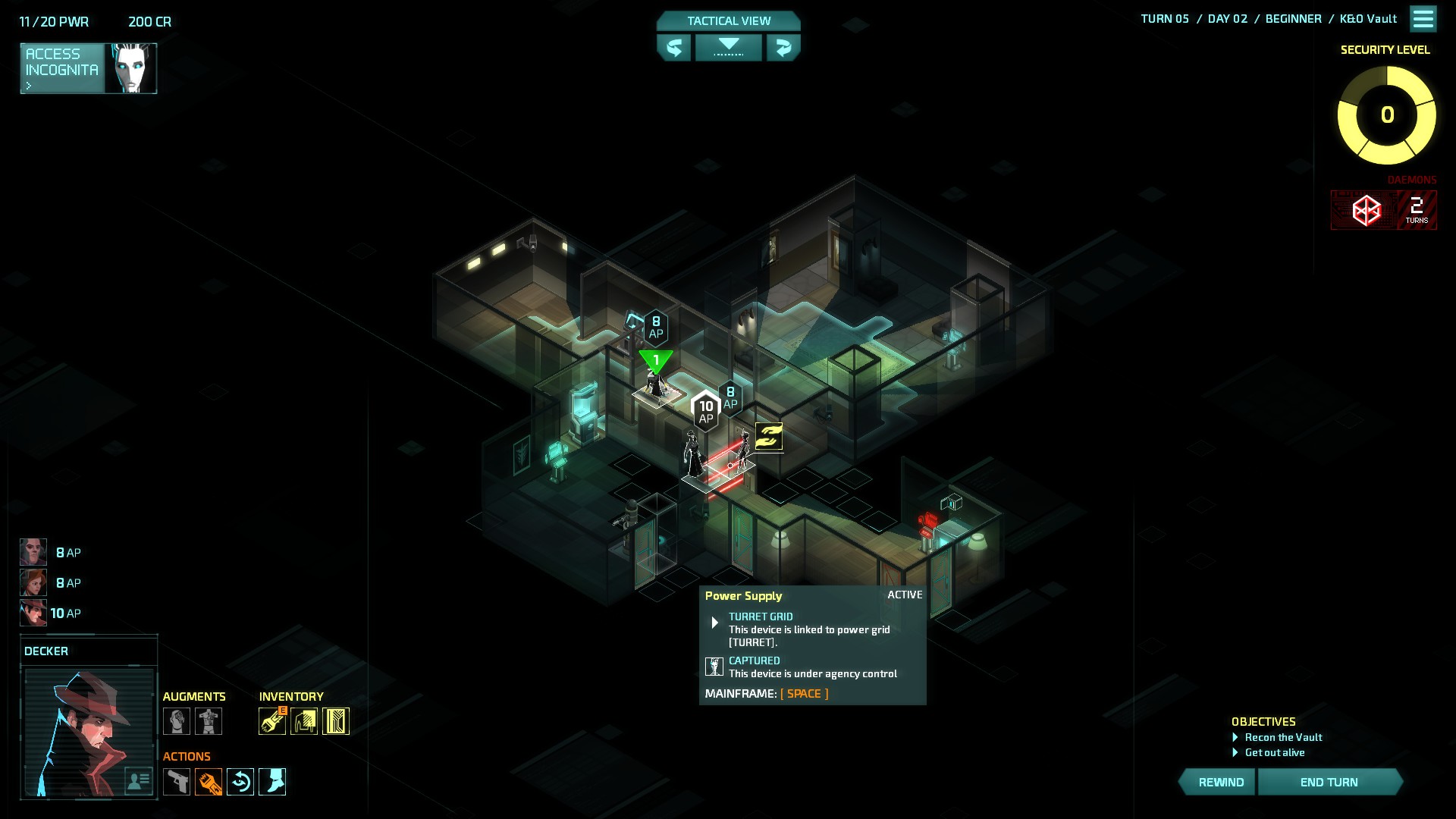Click the End Turn button
The width and height of the screenshot is (1456, 819).
click(1329, 782)
